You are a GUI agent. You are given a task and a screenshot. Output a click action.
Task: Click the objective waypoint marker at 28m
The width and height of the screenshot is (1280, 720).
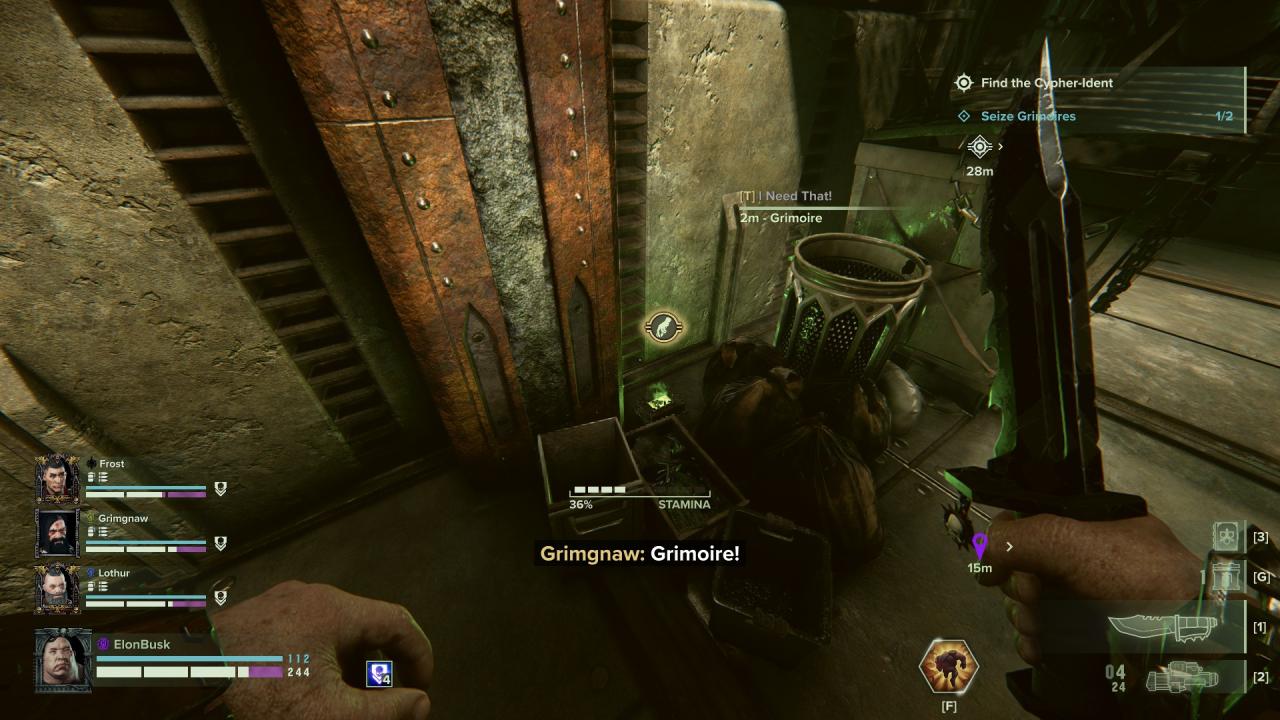coord(979,147)
